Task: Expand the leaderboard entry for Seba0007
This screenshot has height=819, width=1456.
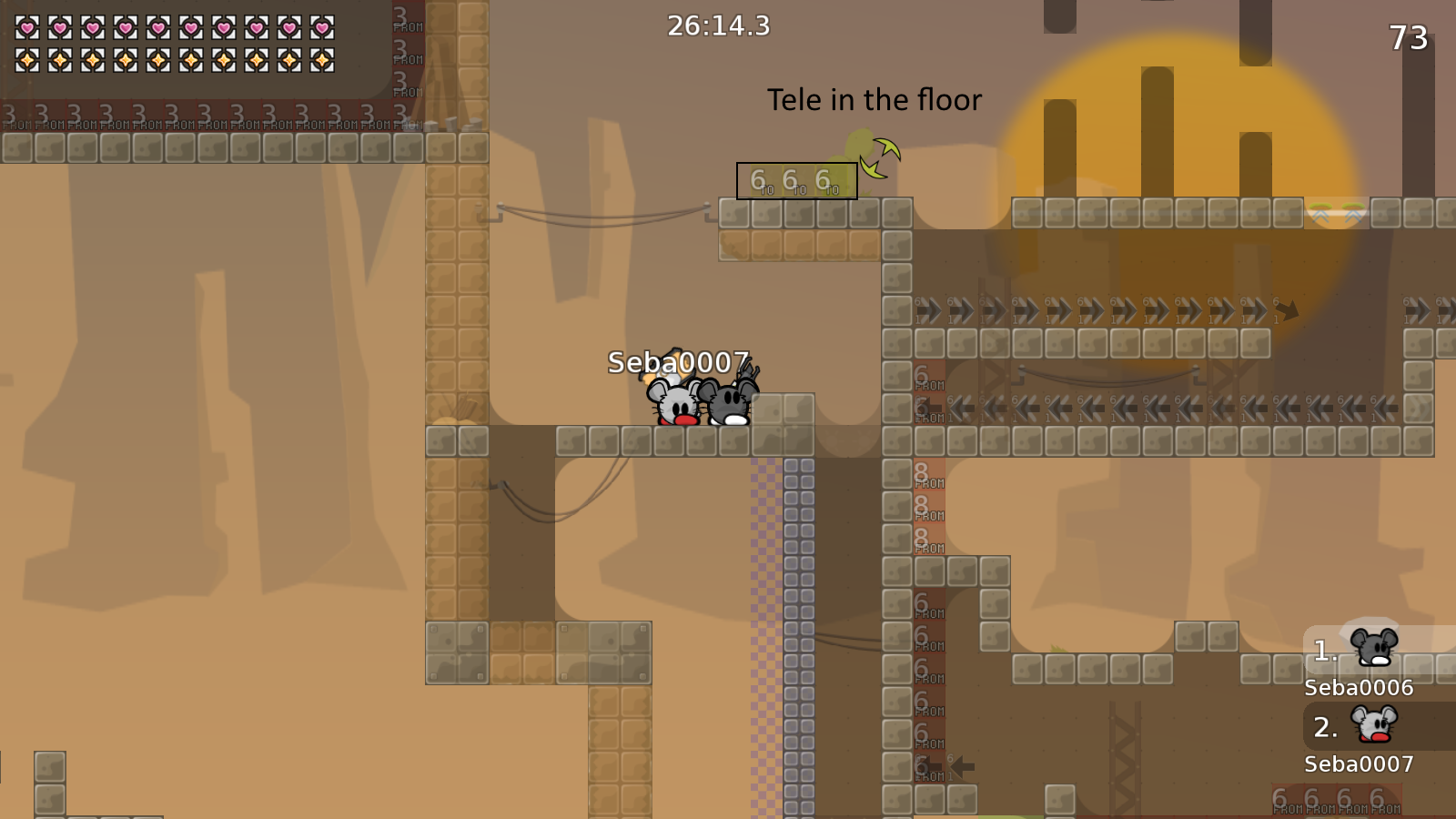Action: pyautogui.click(x=1359, y=764)
